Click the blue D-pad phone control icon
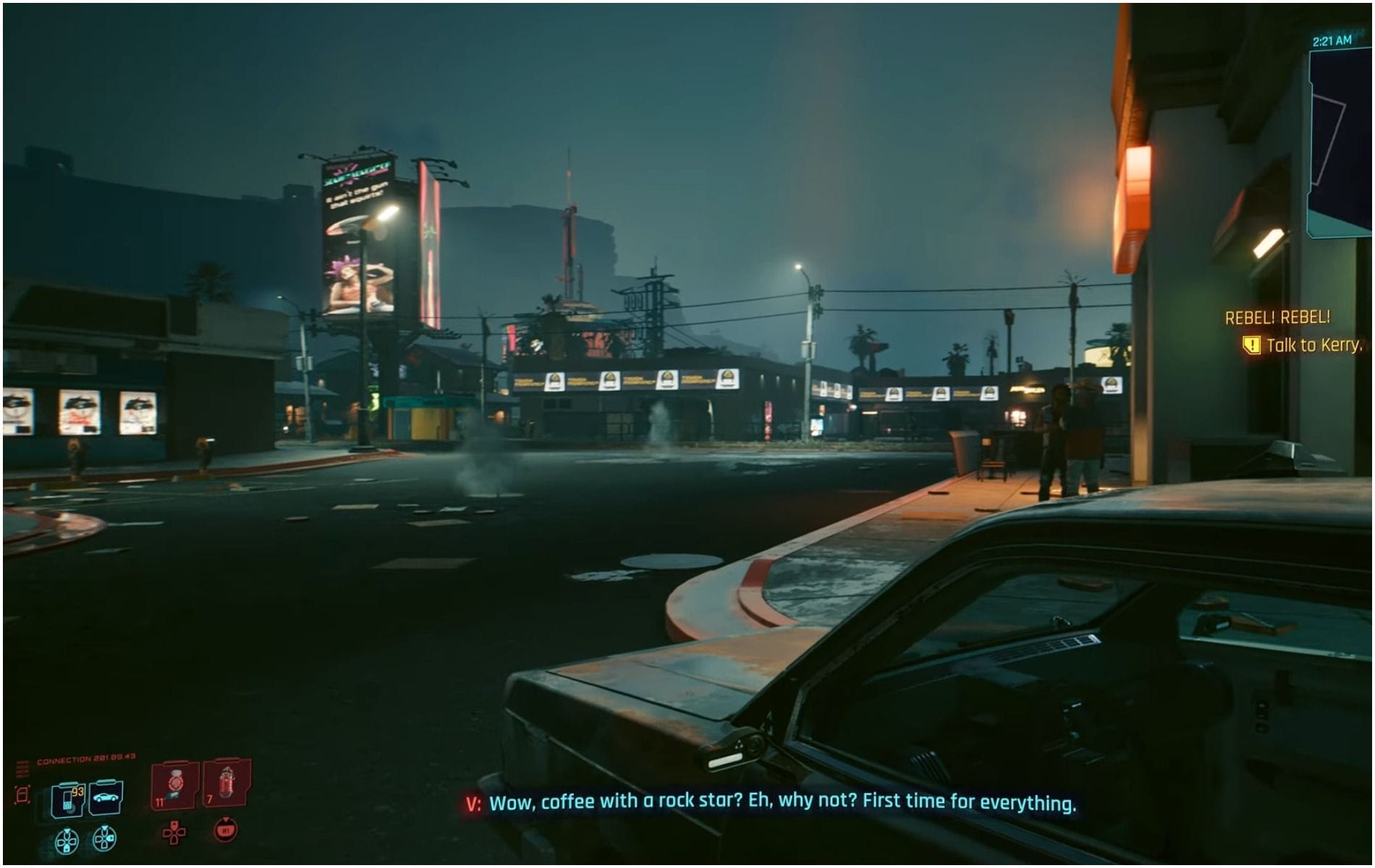The width and height of the screenshot is (1375, 868). click(68, 841)
